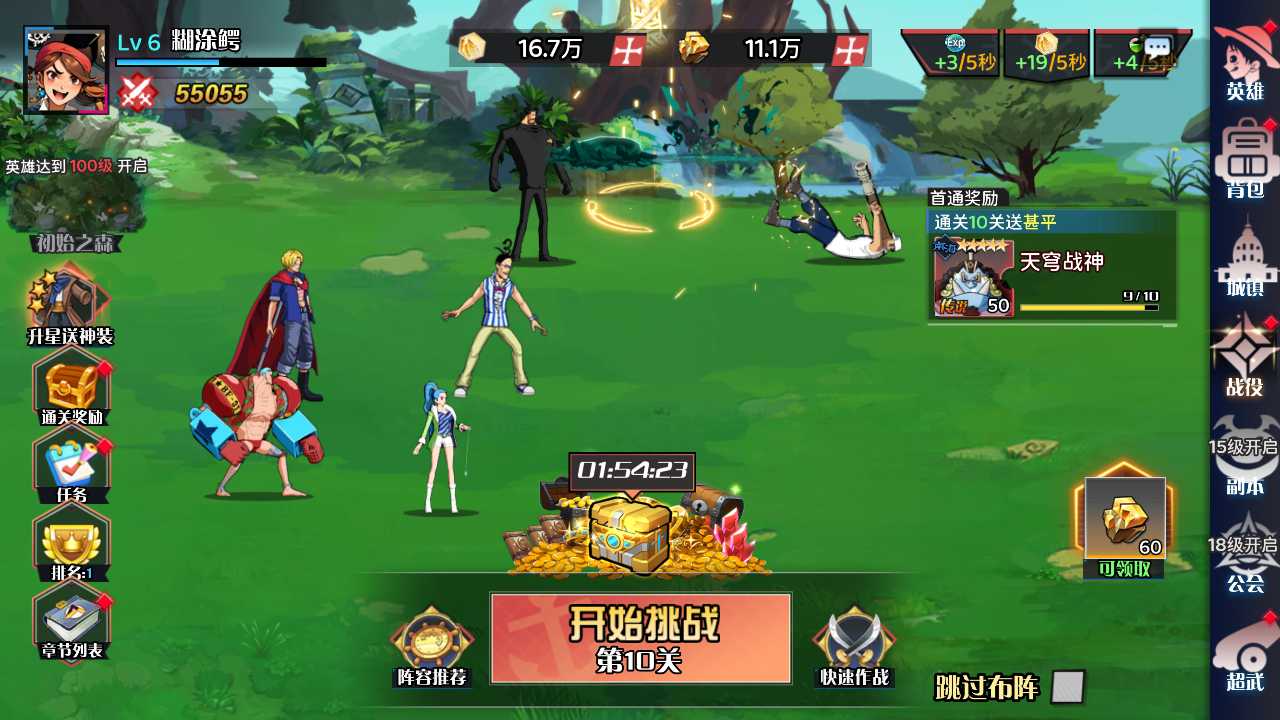Start the stage 10 challenge (开始挑战)

click(640, 638)
